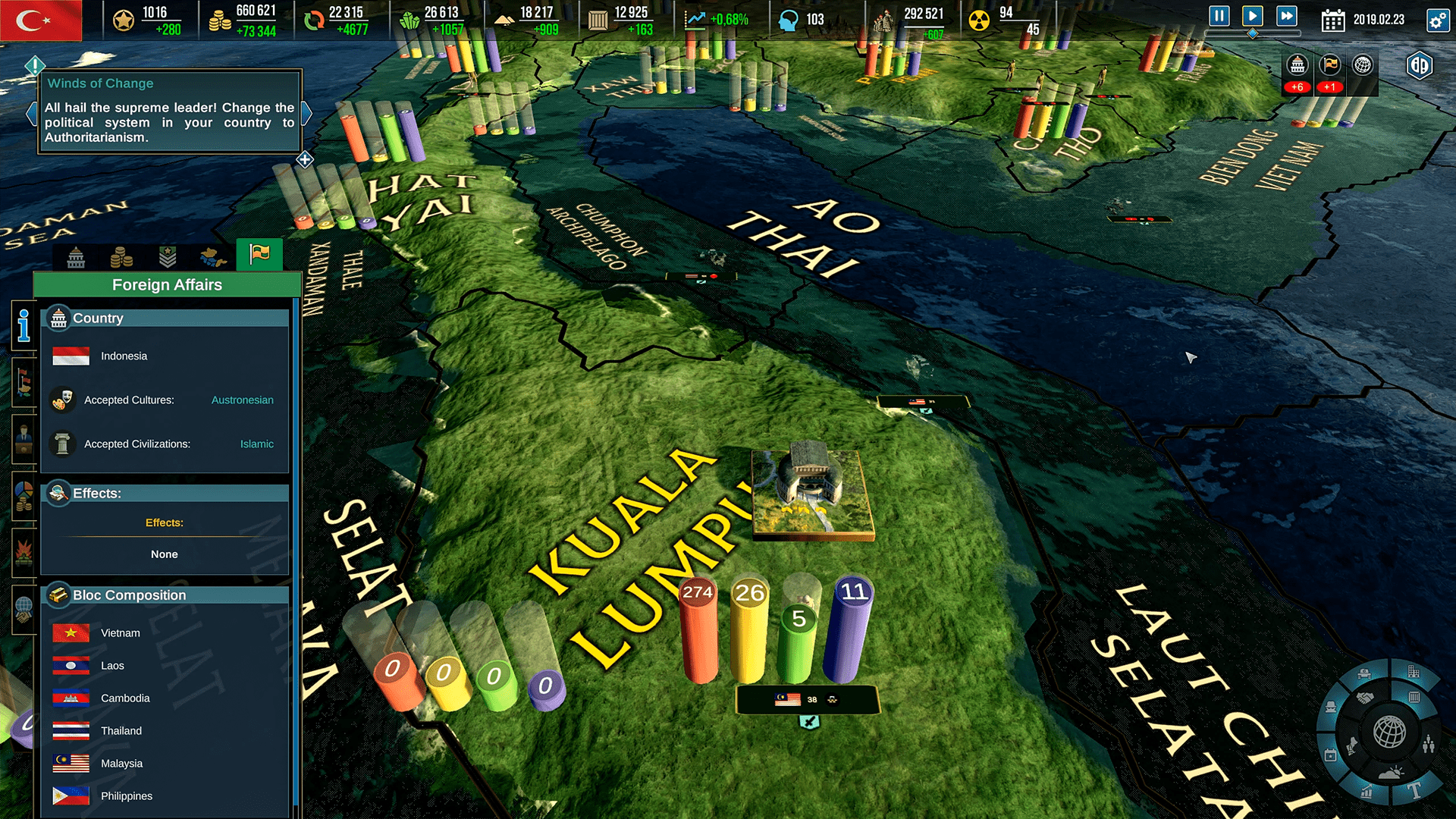Image resolution: width=1456 pixels, height=819 pixels.
Task: Open the government building notification with +6
Action: (x=1298, y=66)
